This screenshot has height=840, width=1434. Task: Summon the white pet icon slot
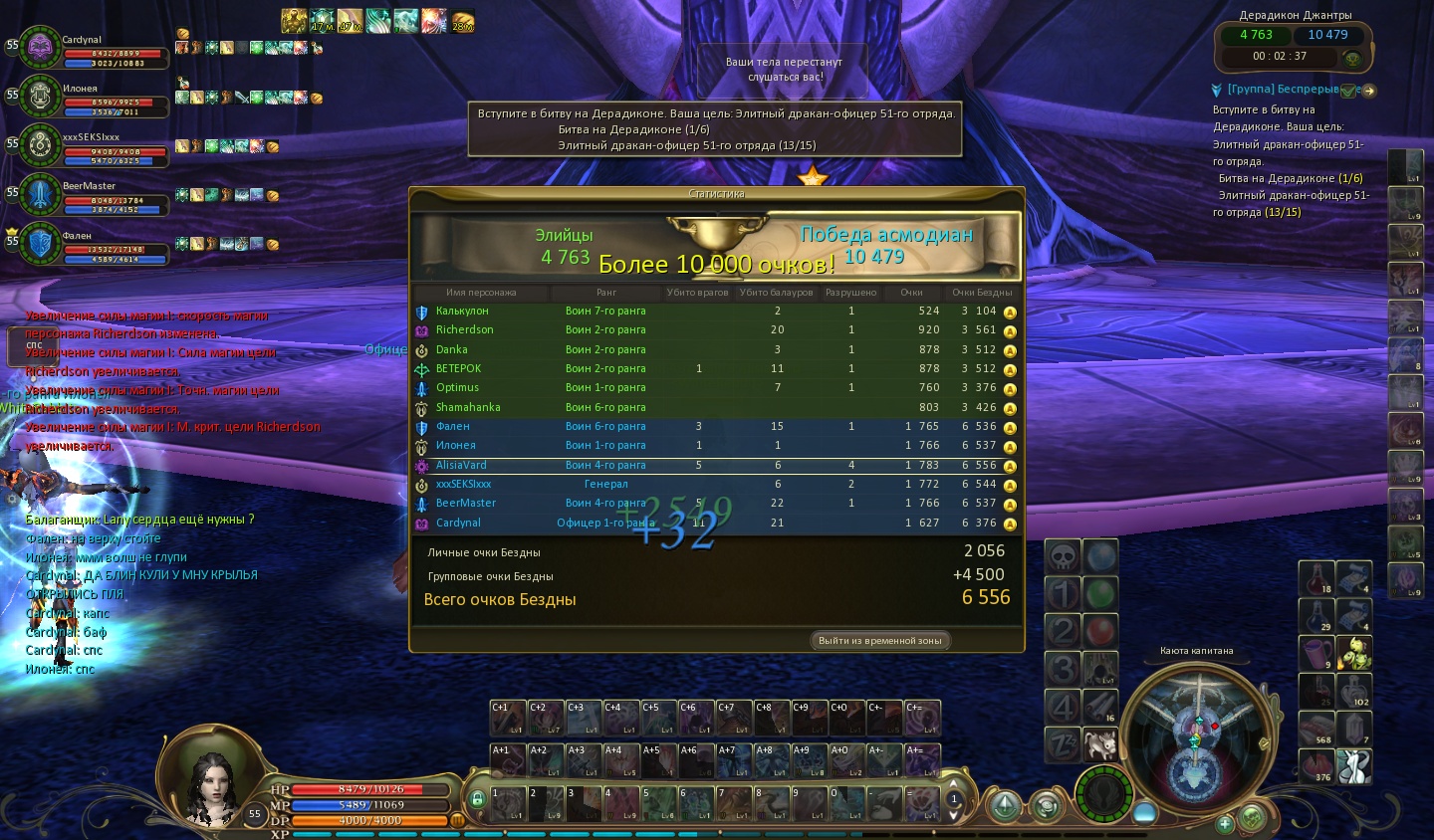click(x=1100, y=743)
